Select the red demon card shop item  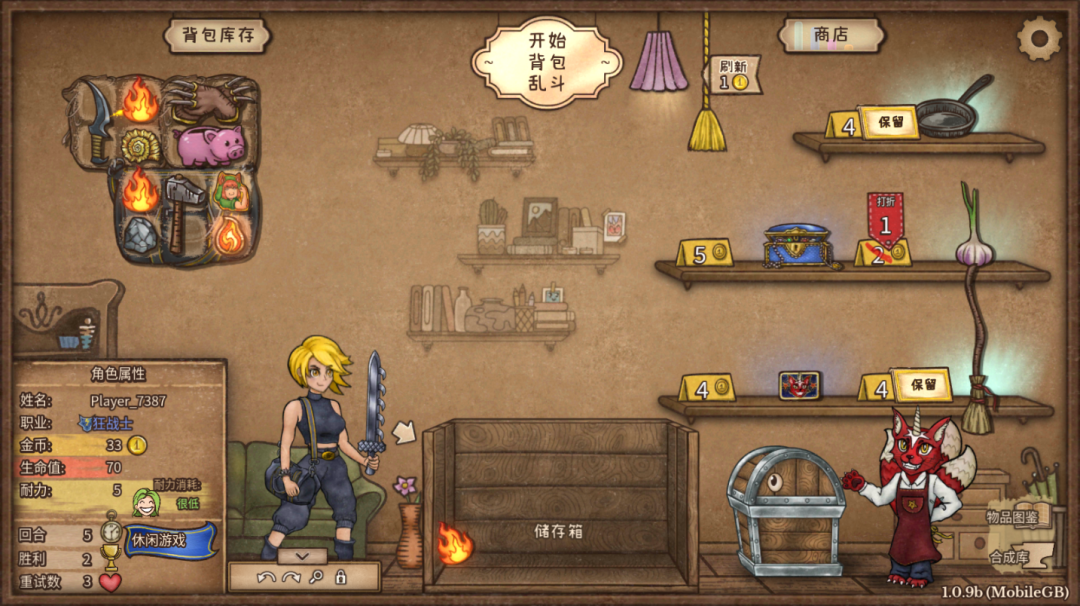click(x=799, y=385)
